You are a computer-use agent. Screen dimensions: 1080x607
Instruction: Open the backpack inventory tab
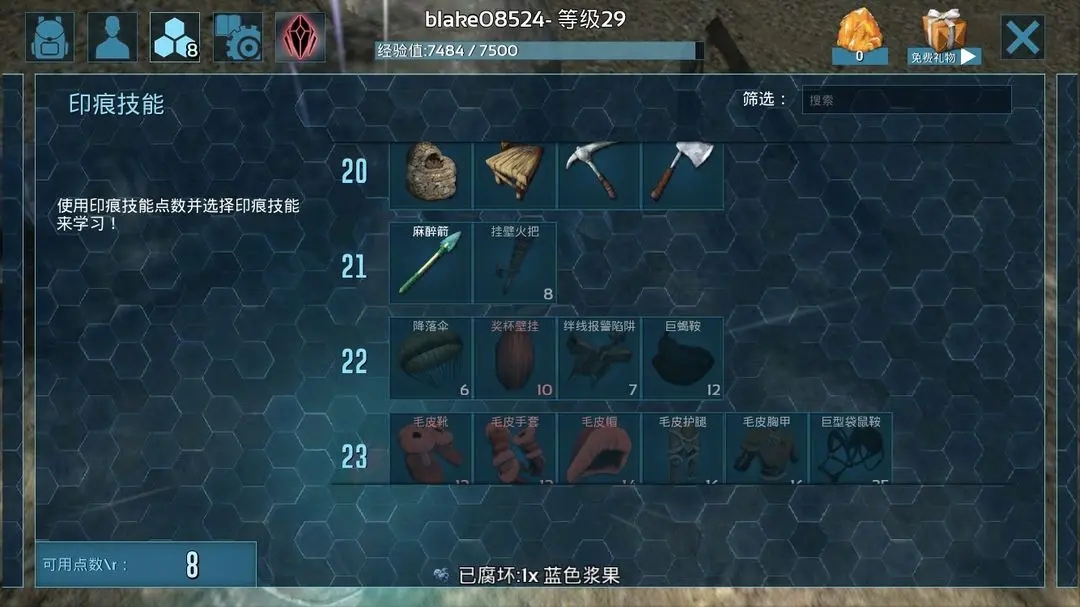pyautogui.click(x=50, y=38)
